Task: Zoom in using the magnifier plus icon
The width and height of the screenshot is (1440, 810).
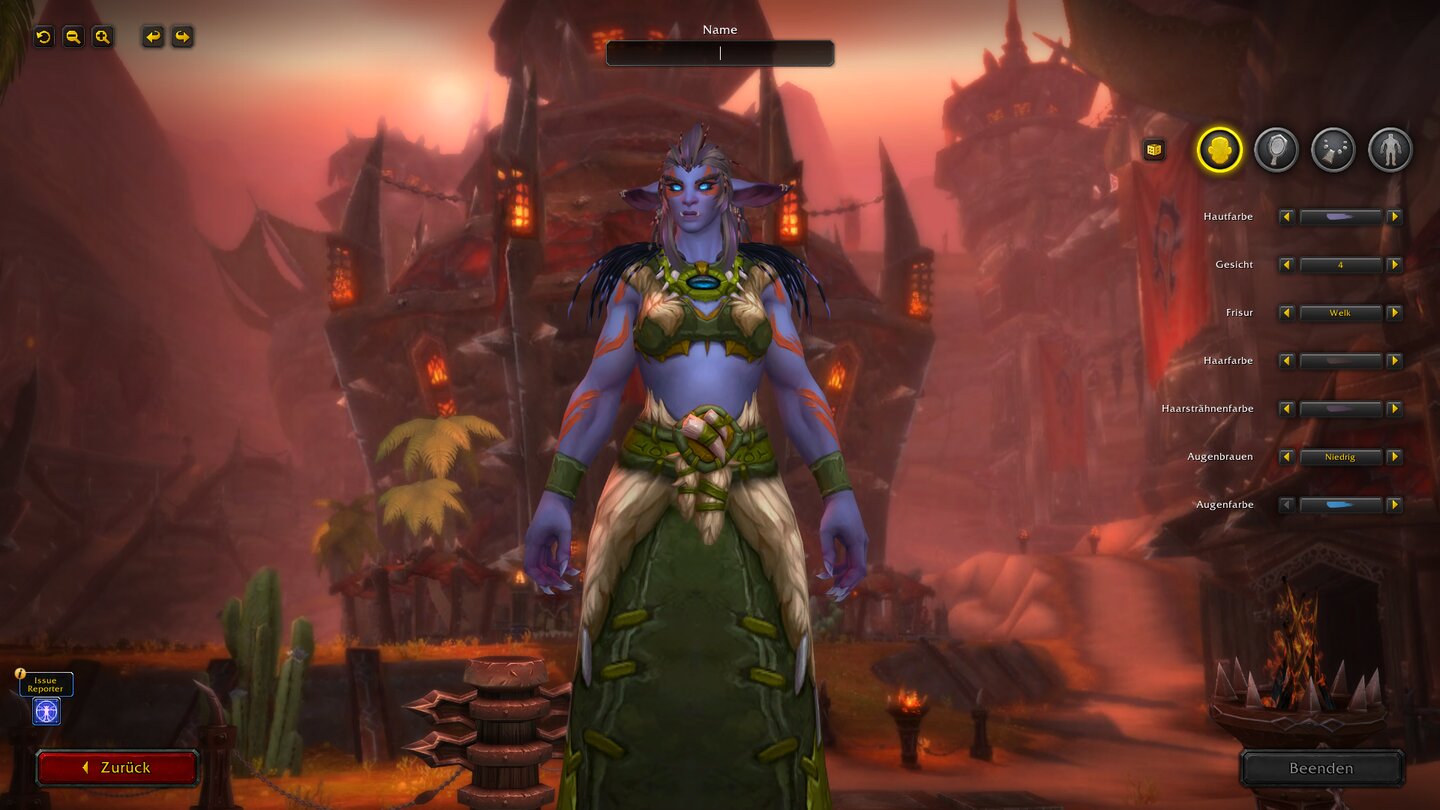Action: (101, 37)
